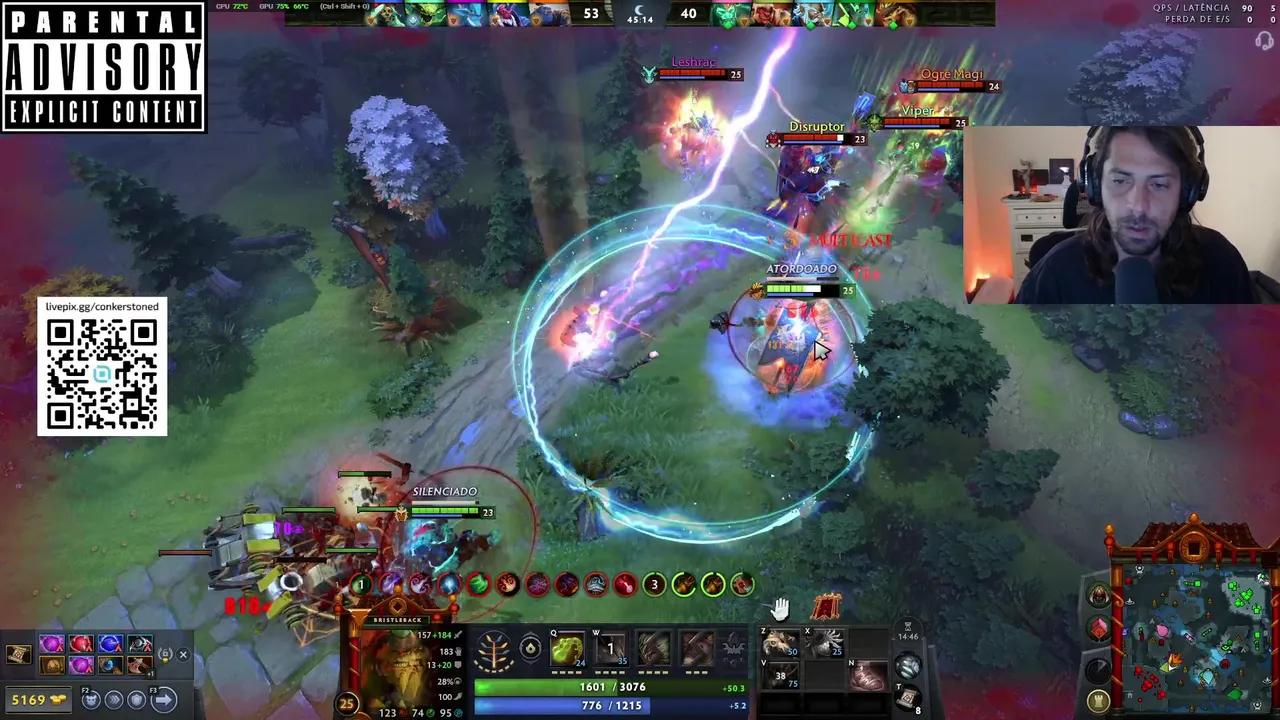This screenshot has width=1280, height=720.
Task: Click the day-night moon indicator
Action: click(x=638, y=10)
